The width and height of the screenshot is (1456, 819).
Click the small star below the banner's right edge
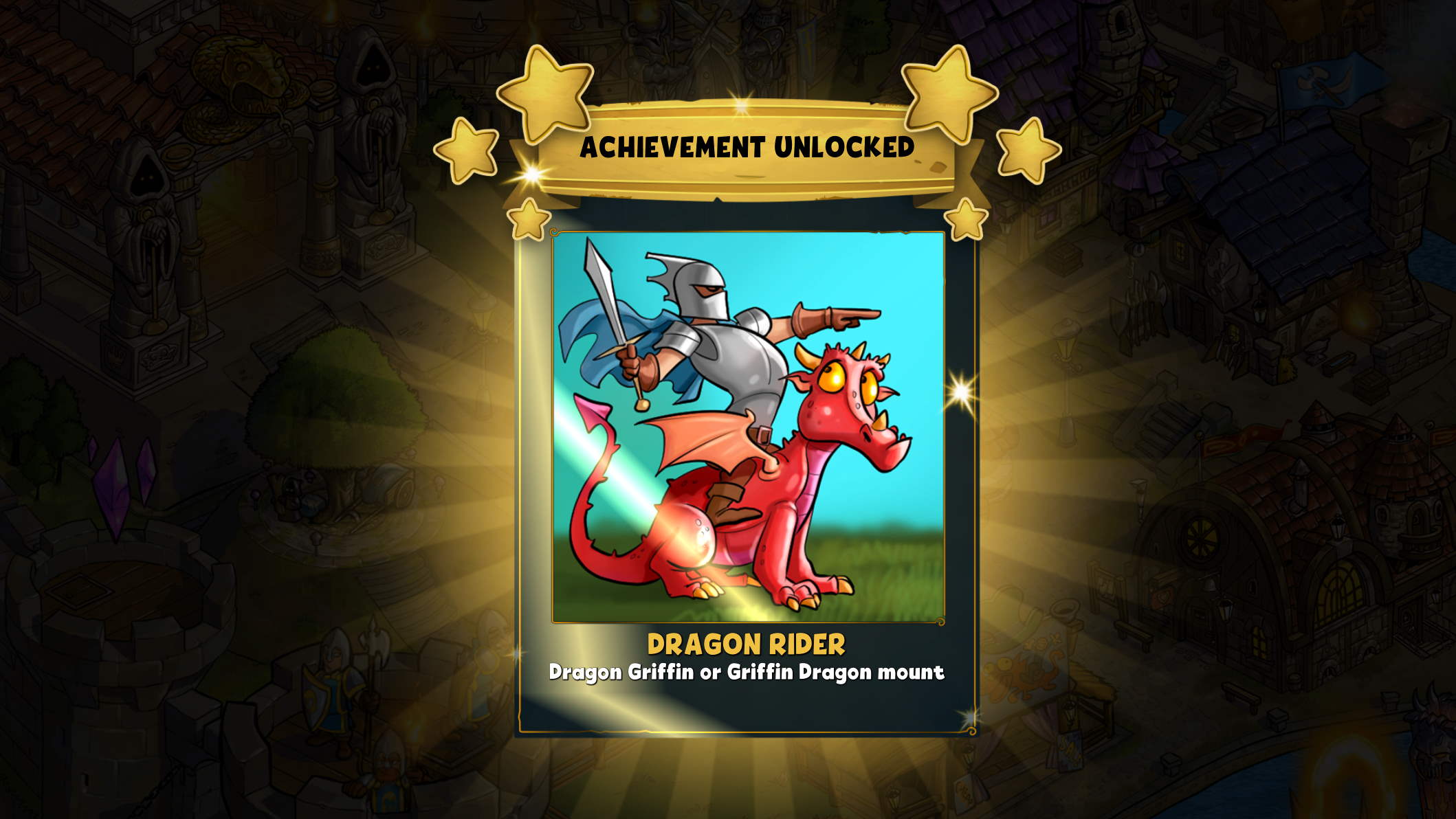tap(966, 220)
